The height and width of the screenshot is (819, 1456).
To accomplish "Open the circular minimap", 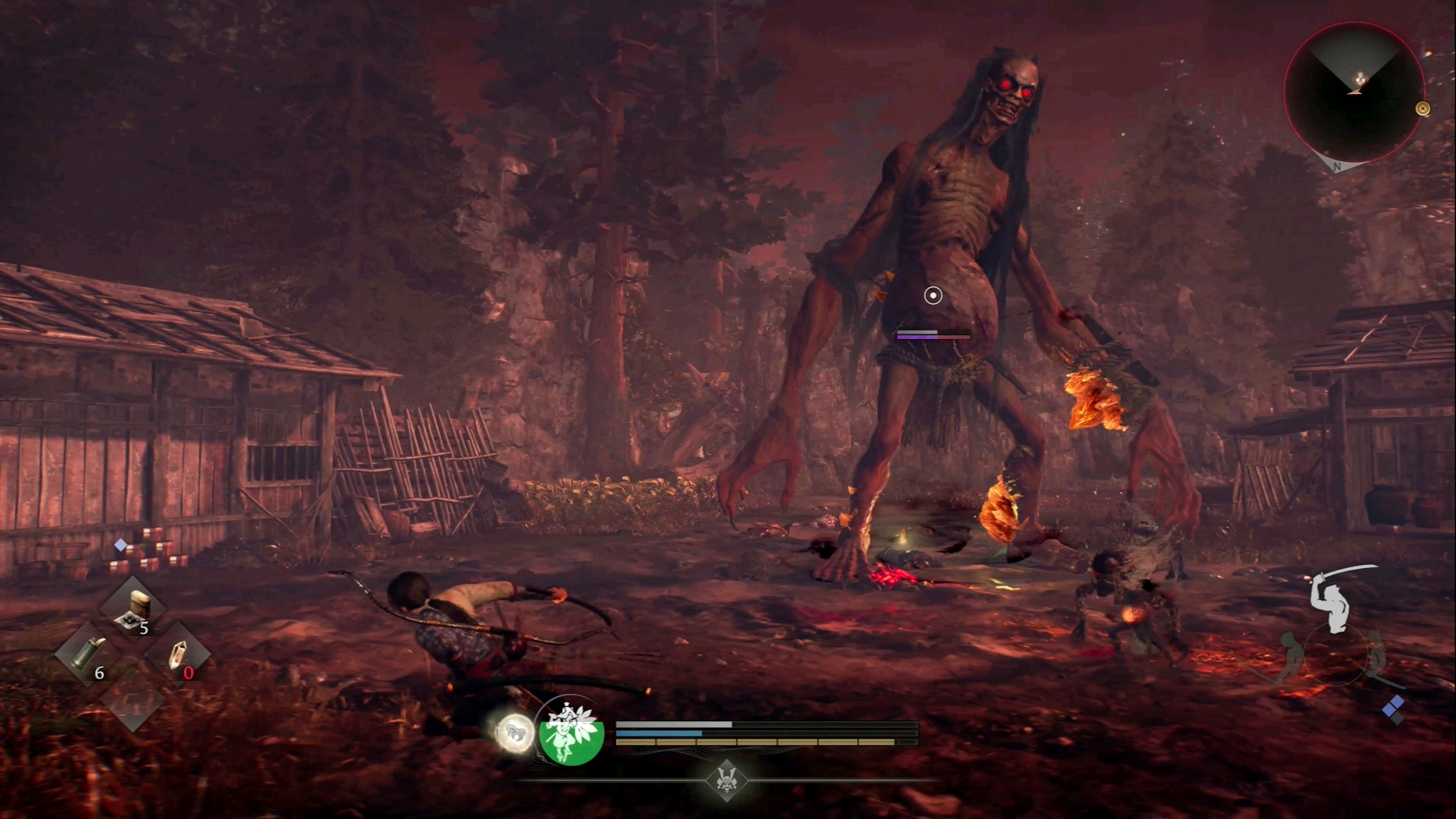I will (1354, 93).
